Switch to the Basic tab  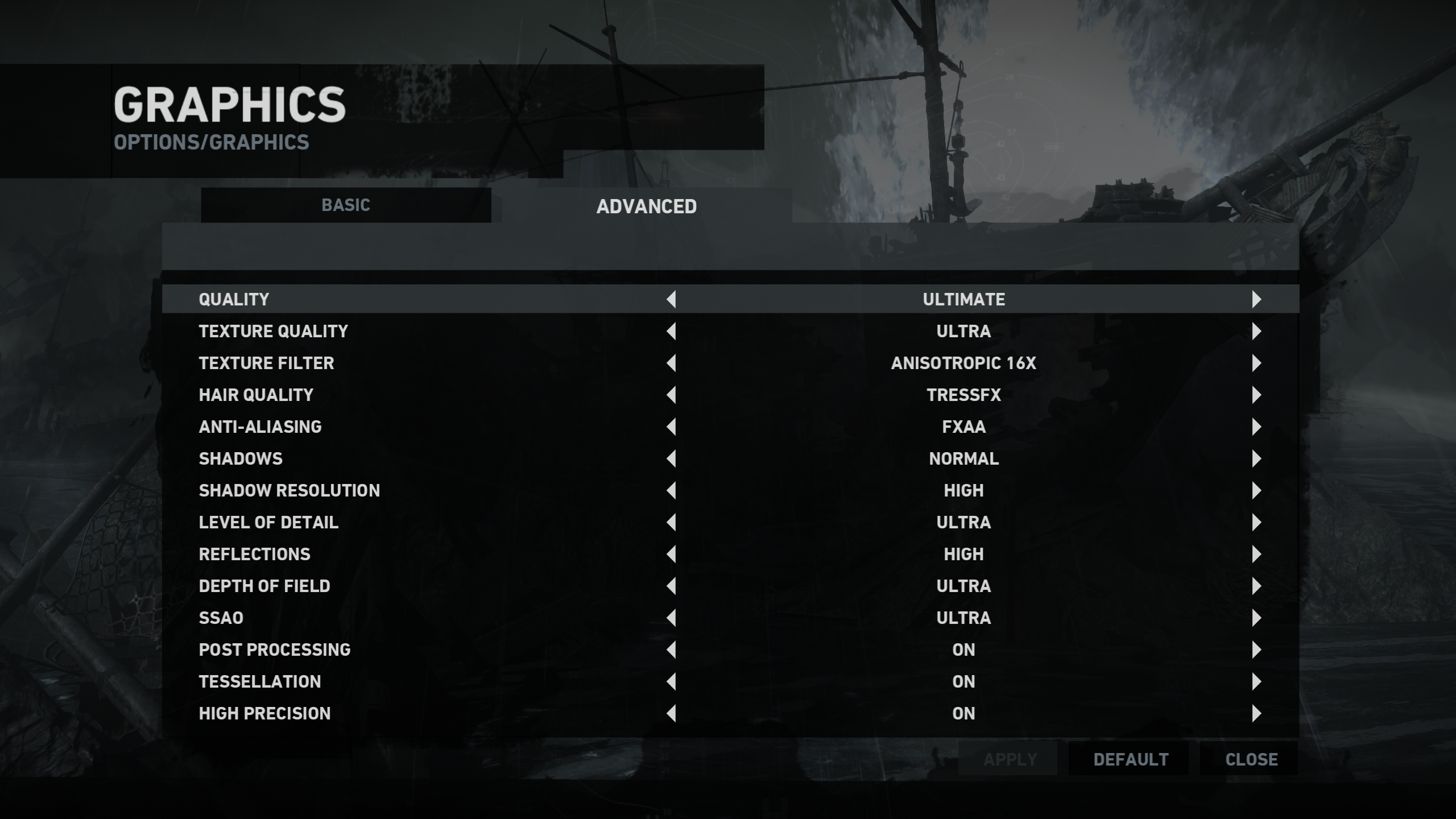(346, 205)
